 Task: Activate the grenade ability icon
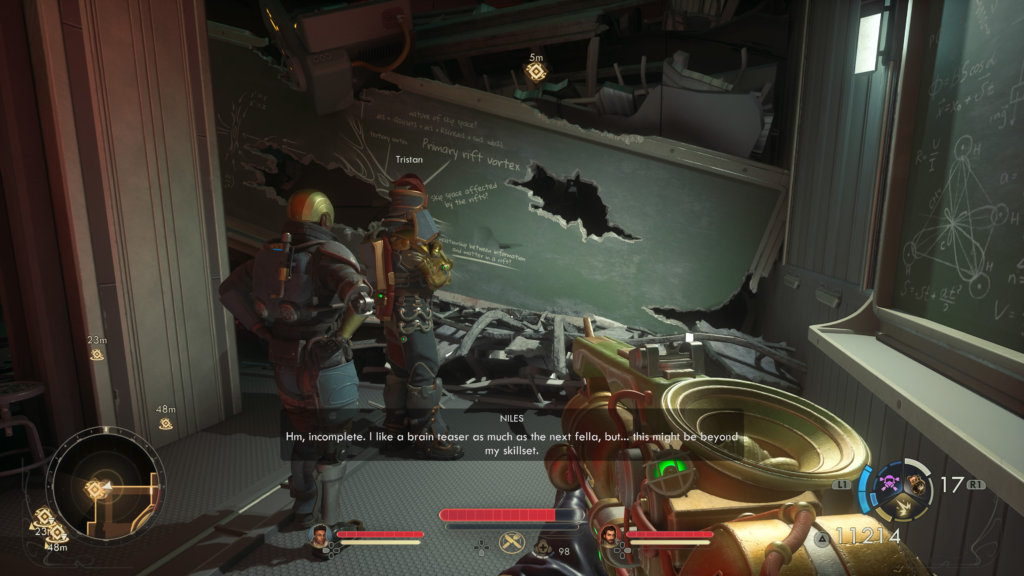(x=916, y=481)
